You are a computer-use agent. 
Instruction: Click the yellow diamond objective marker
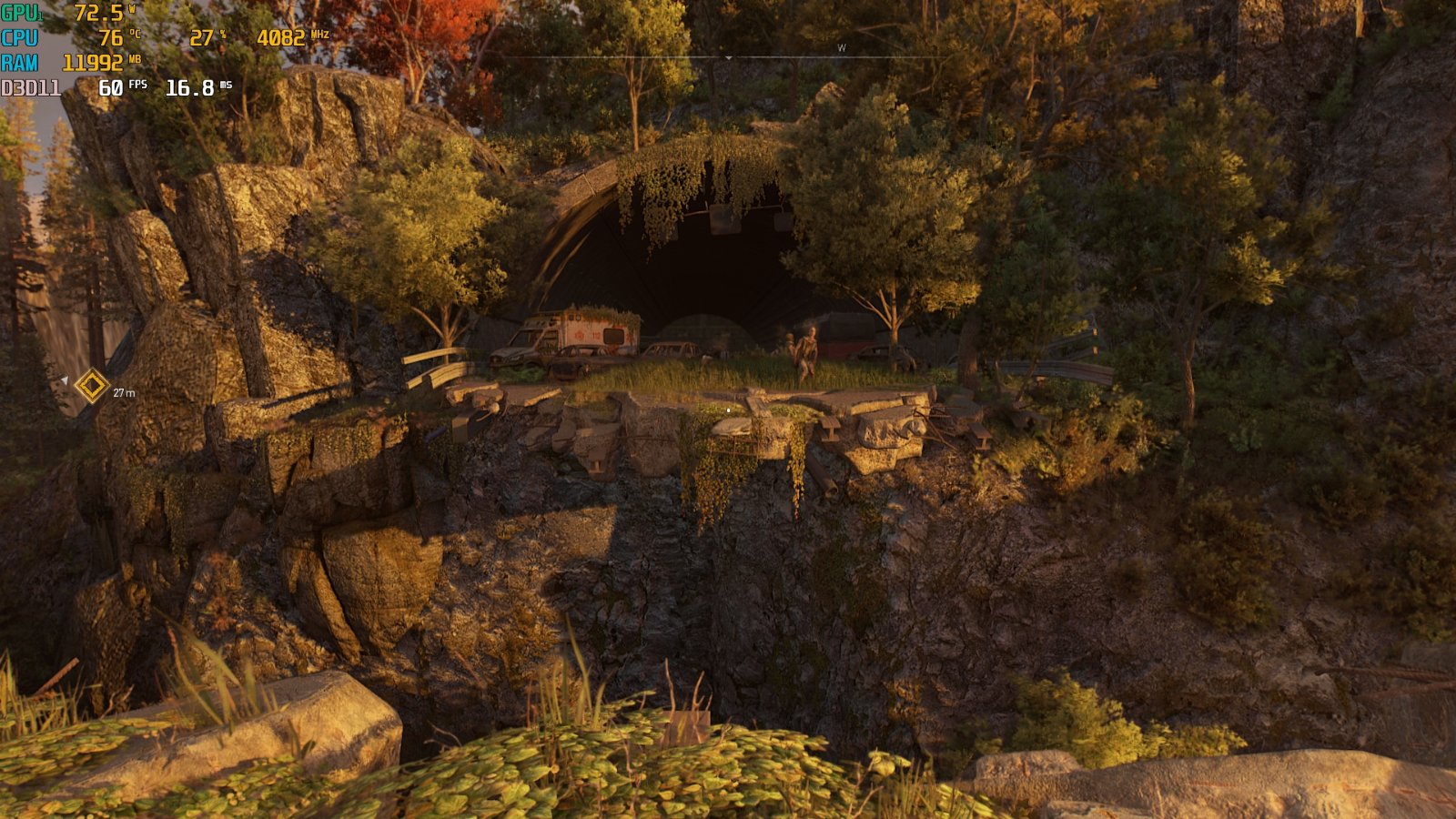(x=91, y=386)
